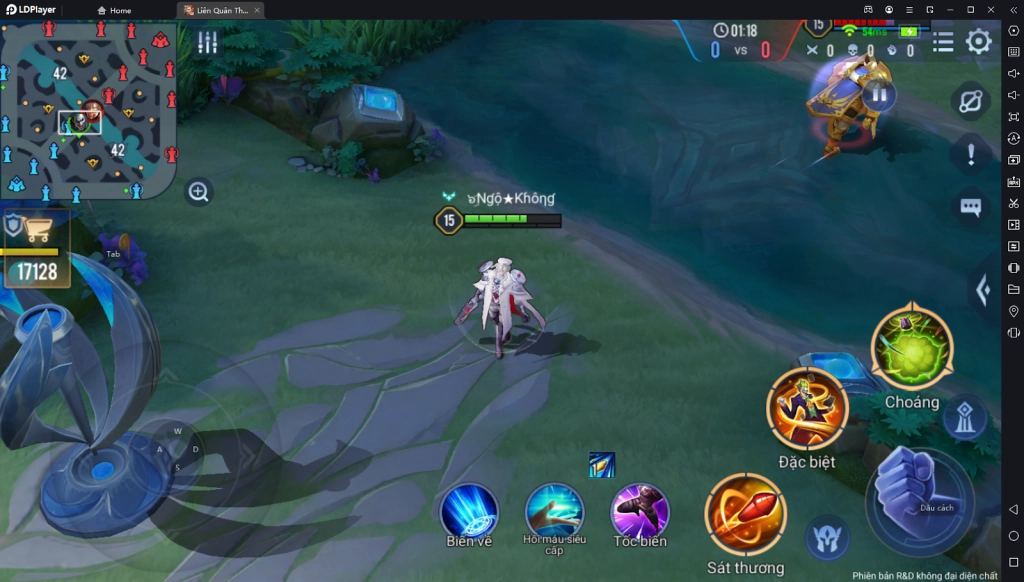This screenshot has height=582, width=1024.
Task: Cast the Đặc biệt skill
Action: click(807, 408)
